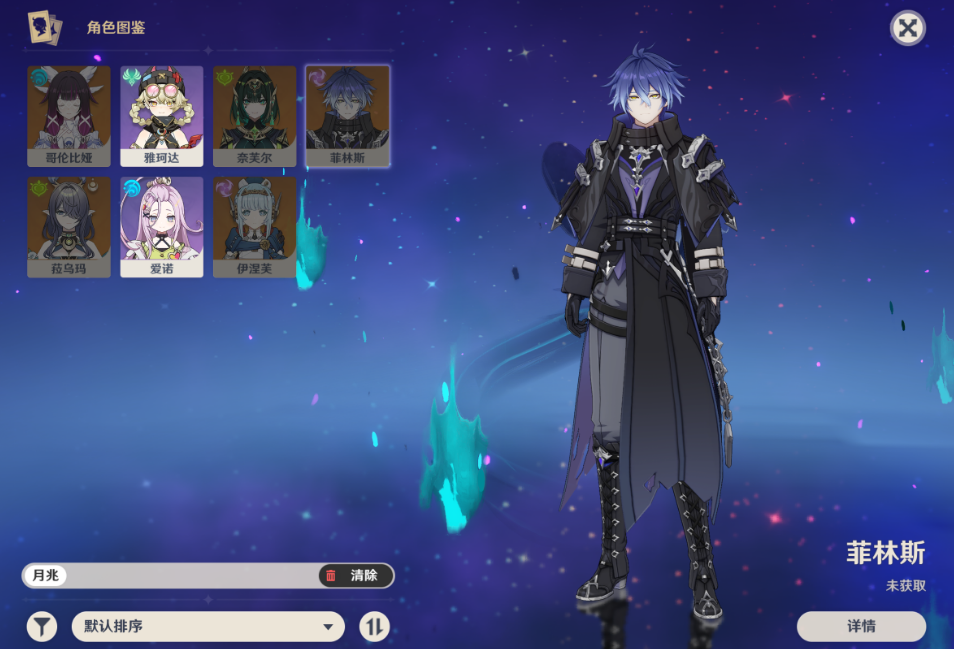Choose the 雅珂达 character card

[x=161, y=115]
